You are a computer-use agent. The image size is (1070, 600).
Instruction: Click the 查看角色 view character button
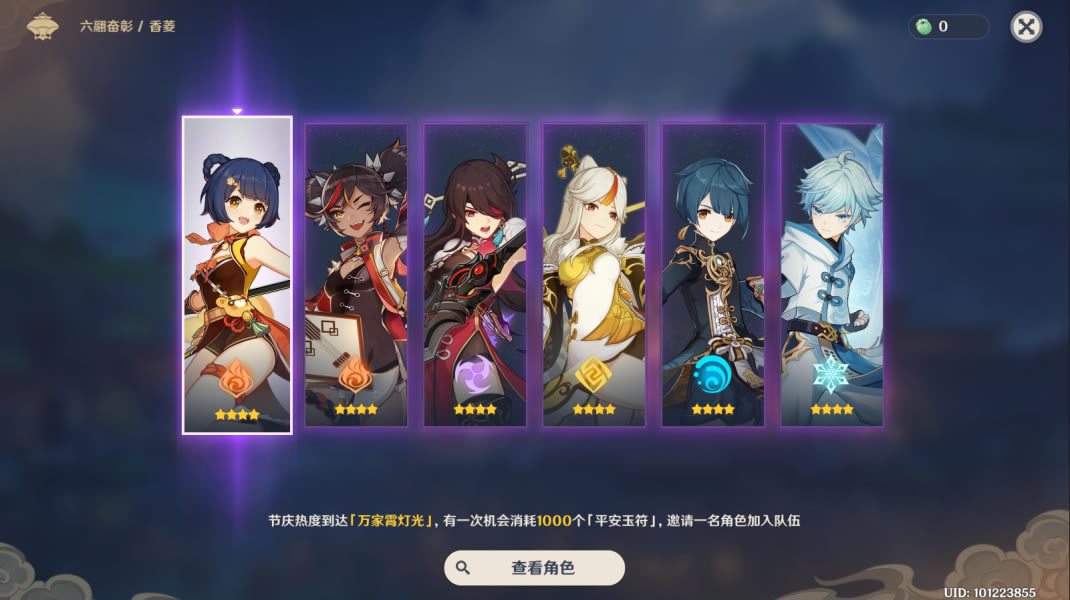[534, 567]
